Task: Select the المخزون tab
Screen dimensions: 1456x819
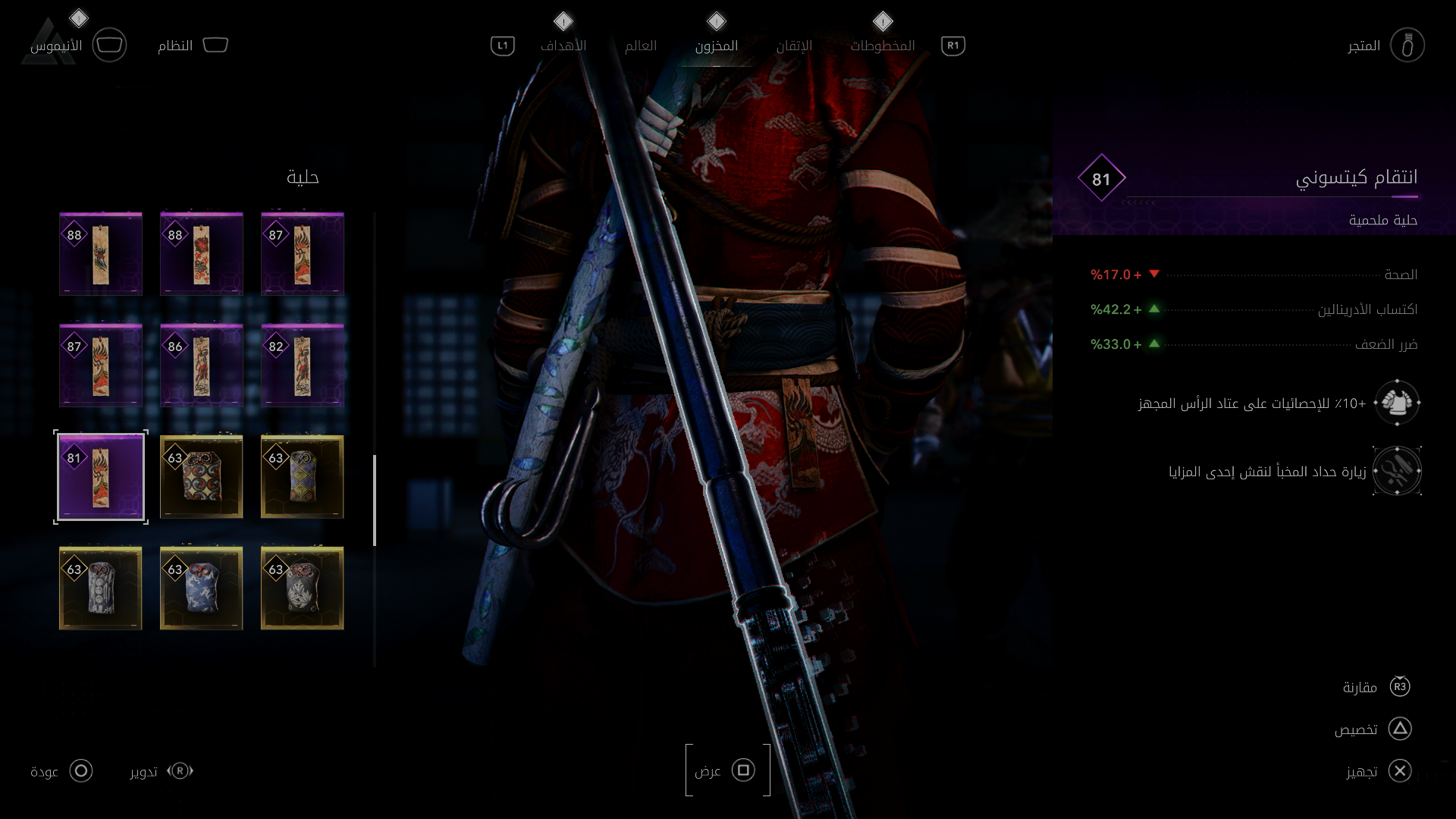Action: pyautogui.click(x=716, y=46)
